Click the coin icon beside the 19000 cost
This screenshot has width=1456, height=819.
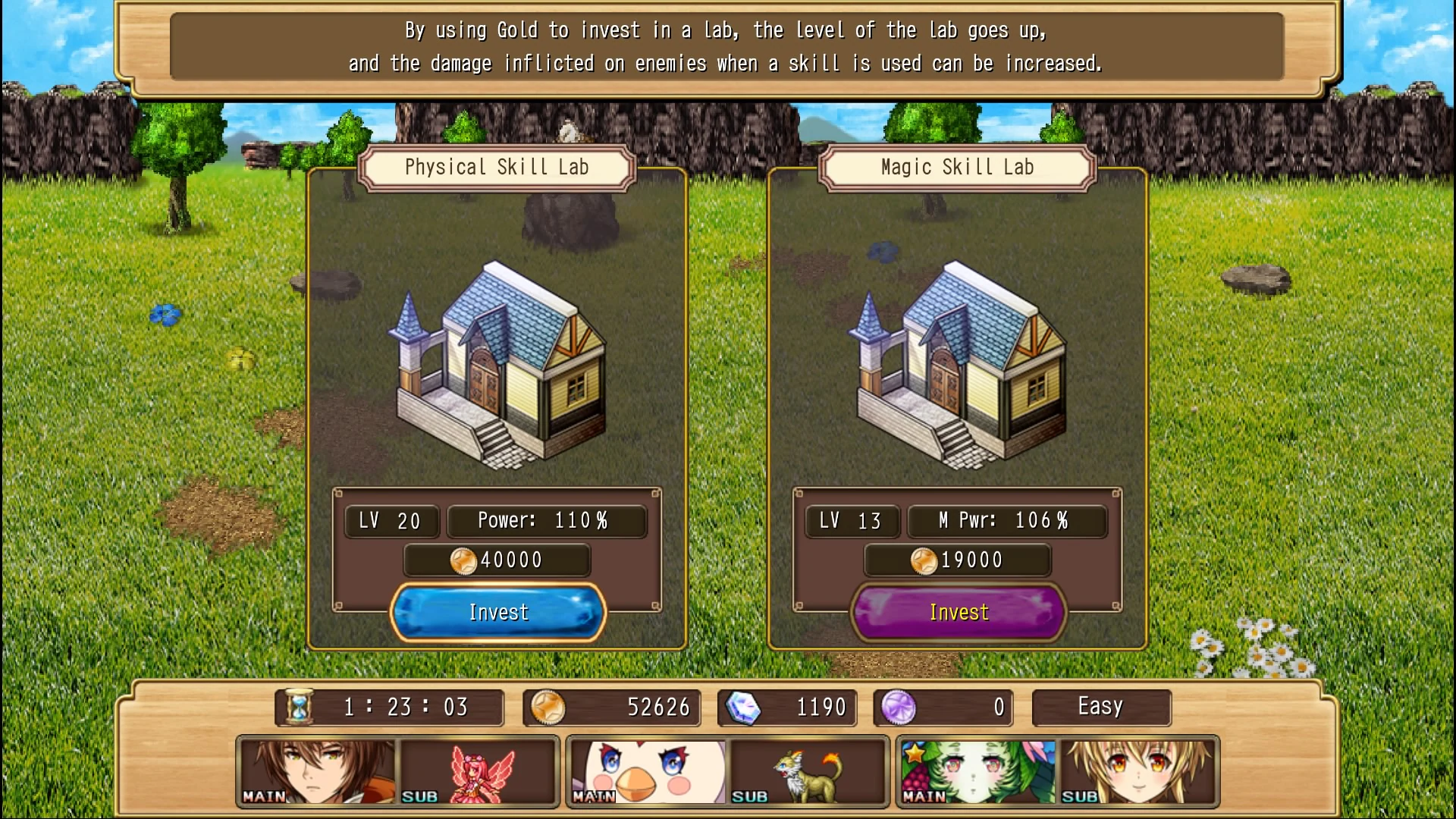pyautogui.click(x=925, y=560)
